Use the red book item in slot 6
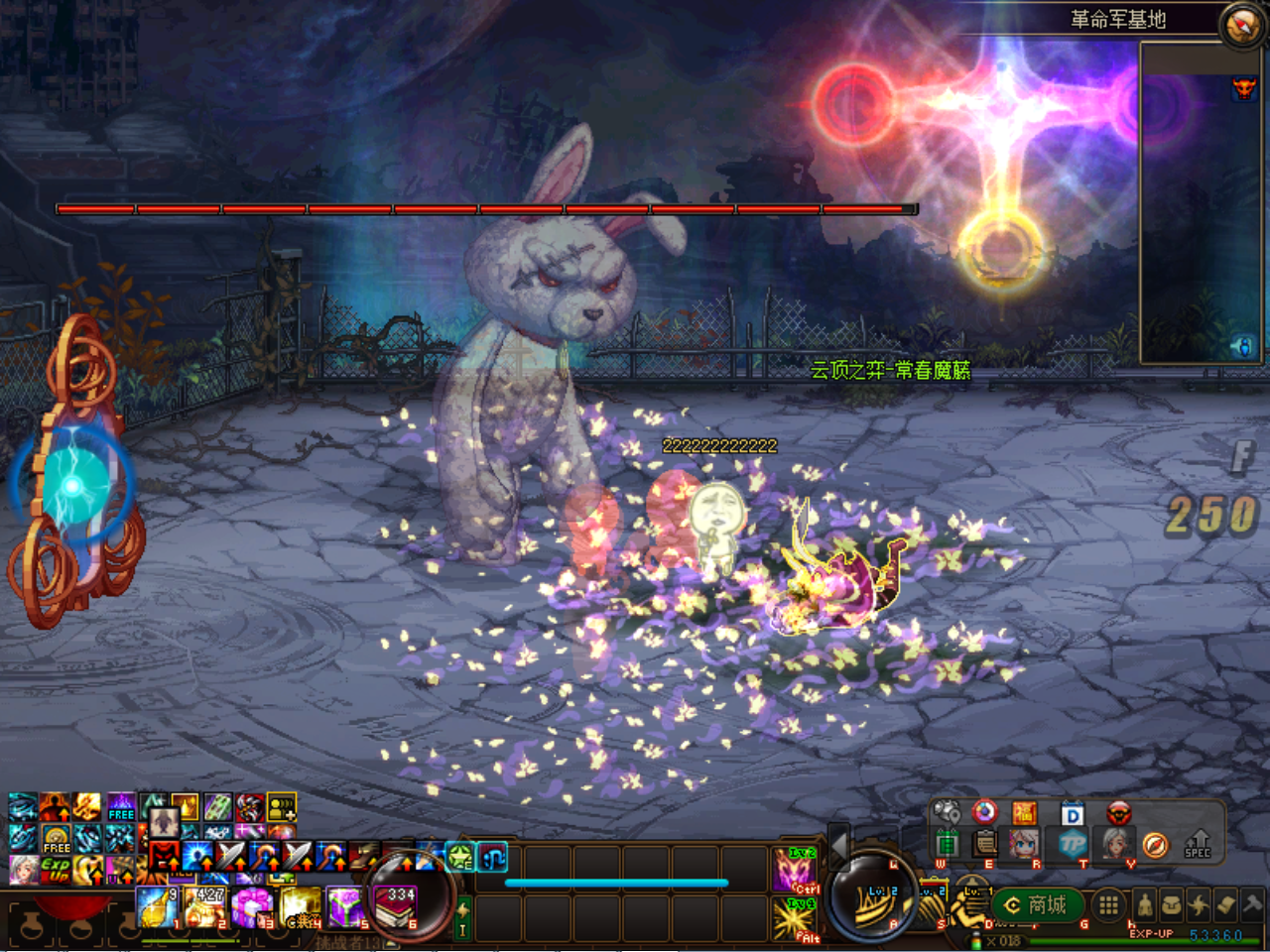Viewport: 1270px width, 952px height. pos(397,906)
